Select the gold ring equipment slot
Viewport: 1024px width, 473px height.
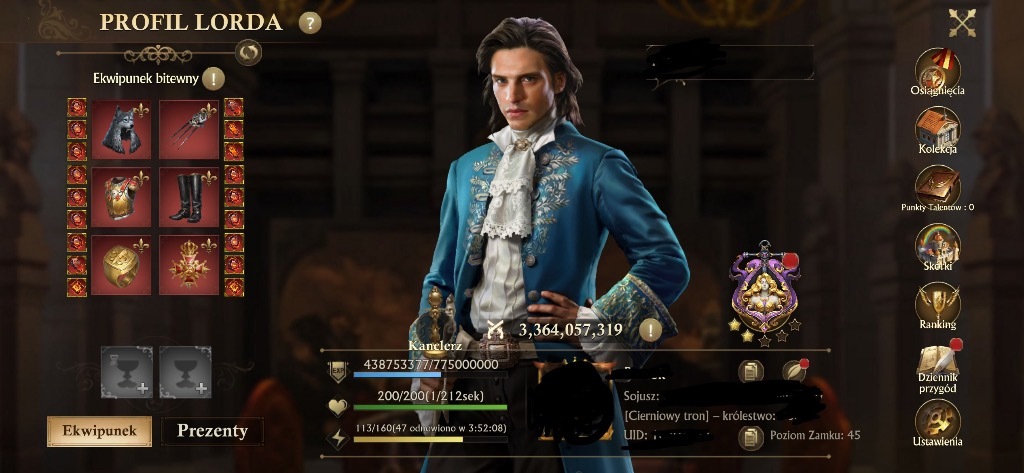pos(121,263)
